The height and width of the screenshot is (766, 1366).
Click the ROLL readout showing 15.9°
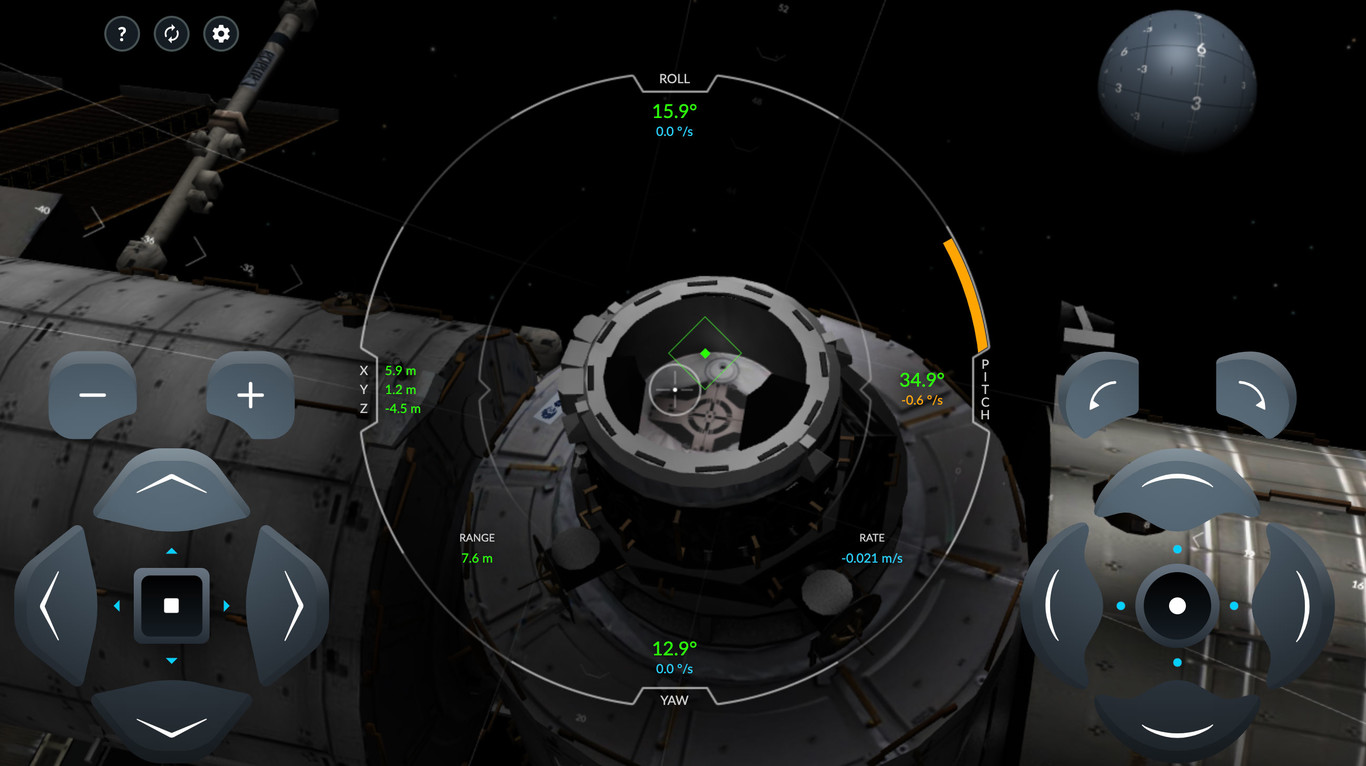(x=674, y=111)
